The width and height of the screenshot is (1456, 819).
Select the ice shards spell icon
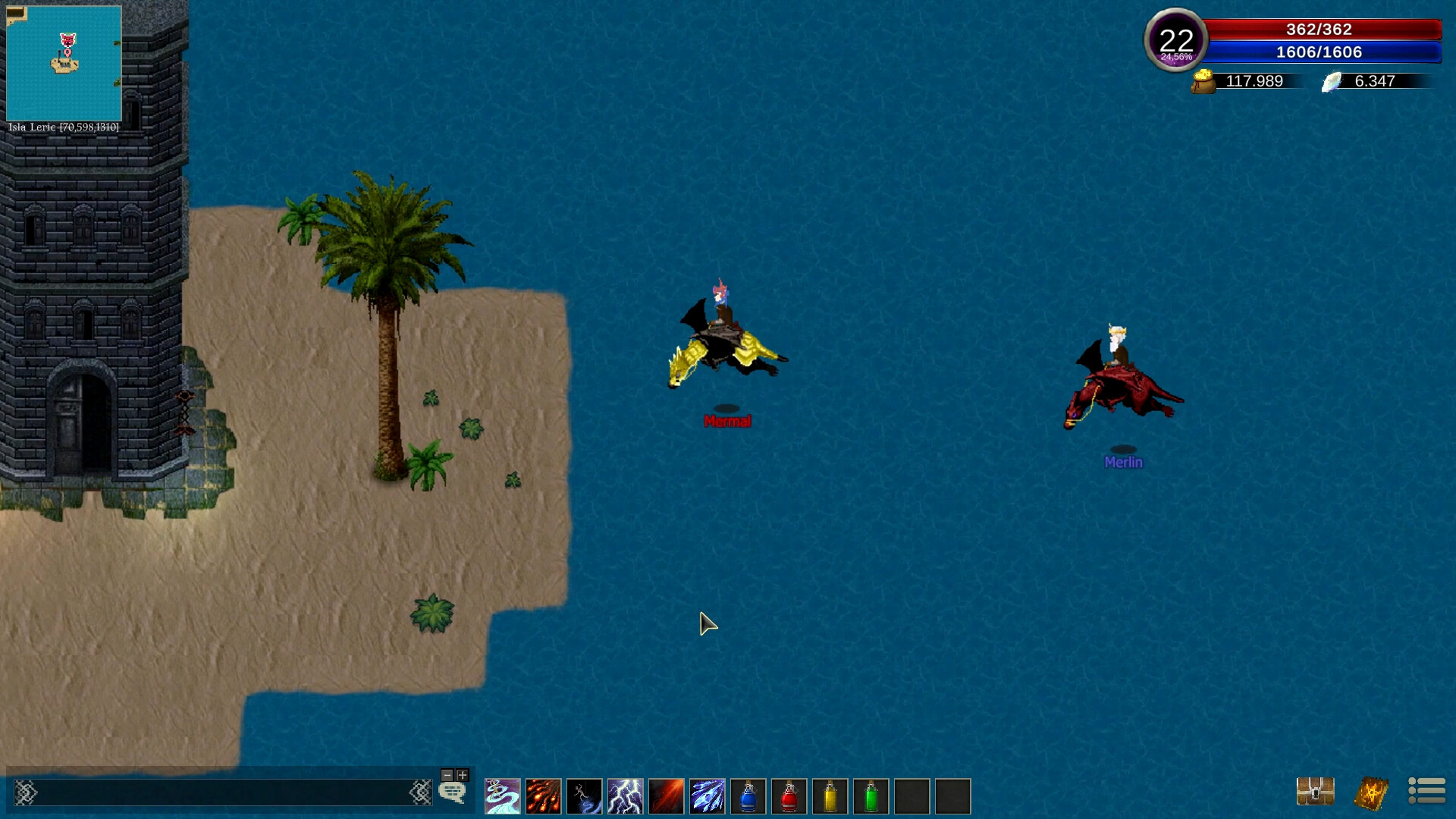[x=708, y=795]
